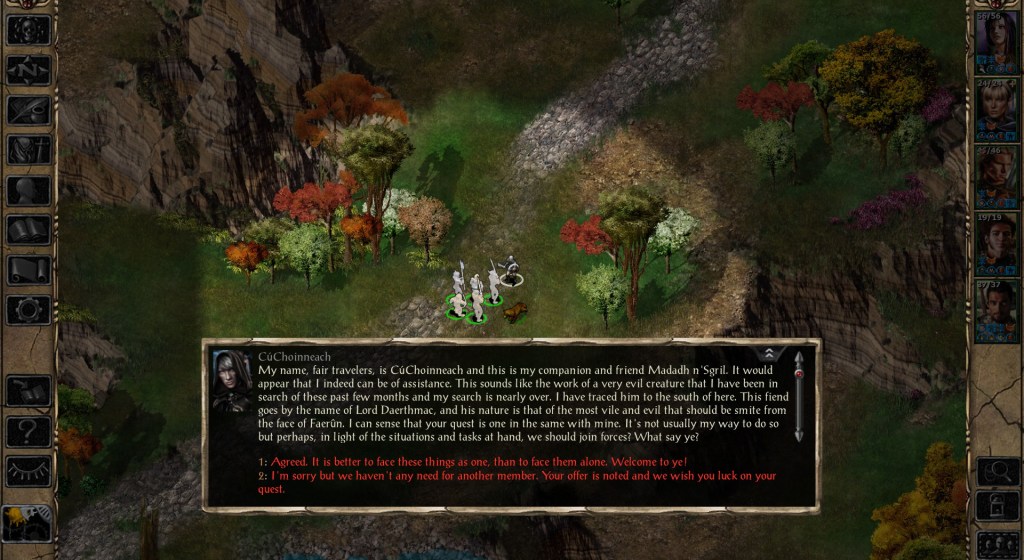
Task: Open the character record head icon
Action: 28,190
